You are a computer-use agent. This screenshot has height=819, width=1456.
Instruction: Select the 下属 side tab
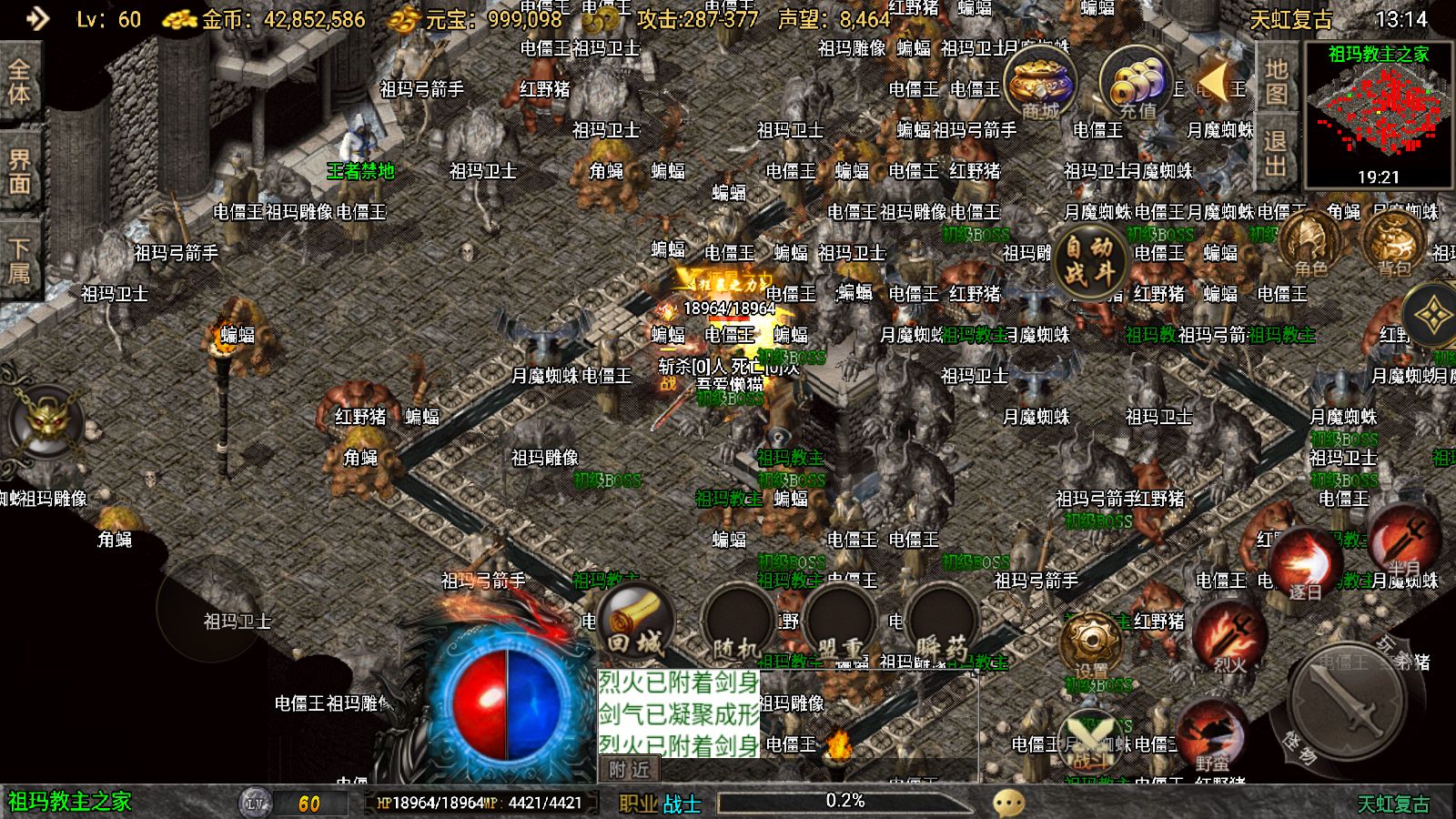tap(19, 260)
